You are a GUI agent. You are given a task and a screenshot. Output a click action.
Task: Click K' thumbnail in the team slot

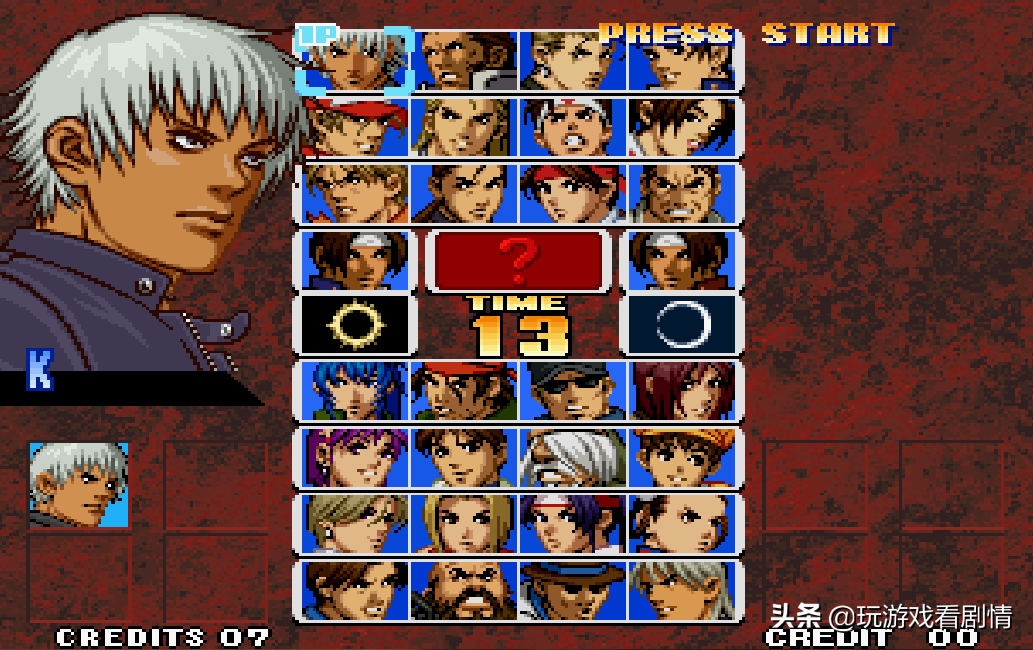pos(78,485)
